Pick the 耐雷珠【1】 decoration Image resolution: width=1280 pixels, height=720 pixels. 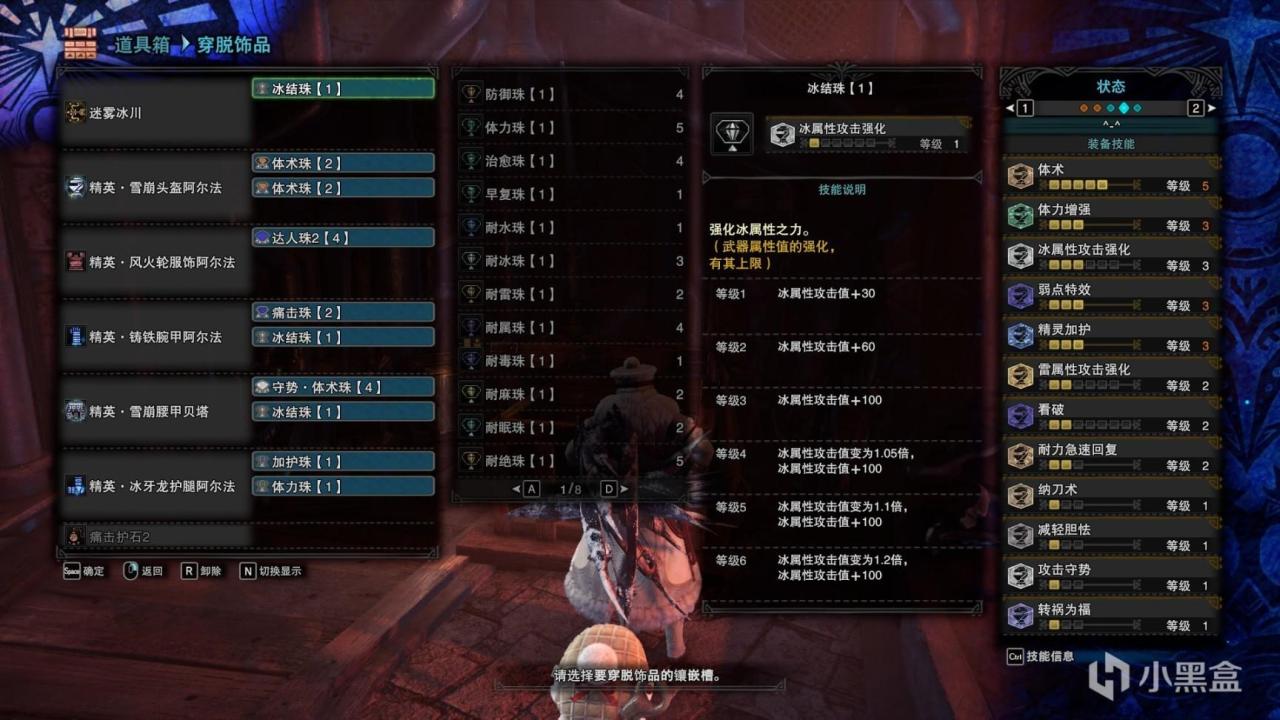point(571,295)
